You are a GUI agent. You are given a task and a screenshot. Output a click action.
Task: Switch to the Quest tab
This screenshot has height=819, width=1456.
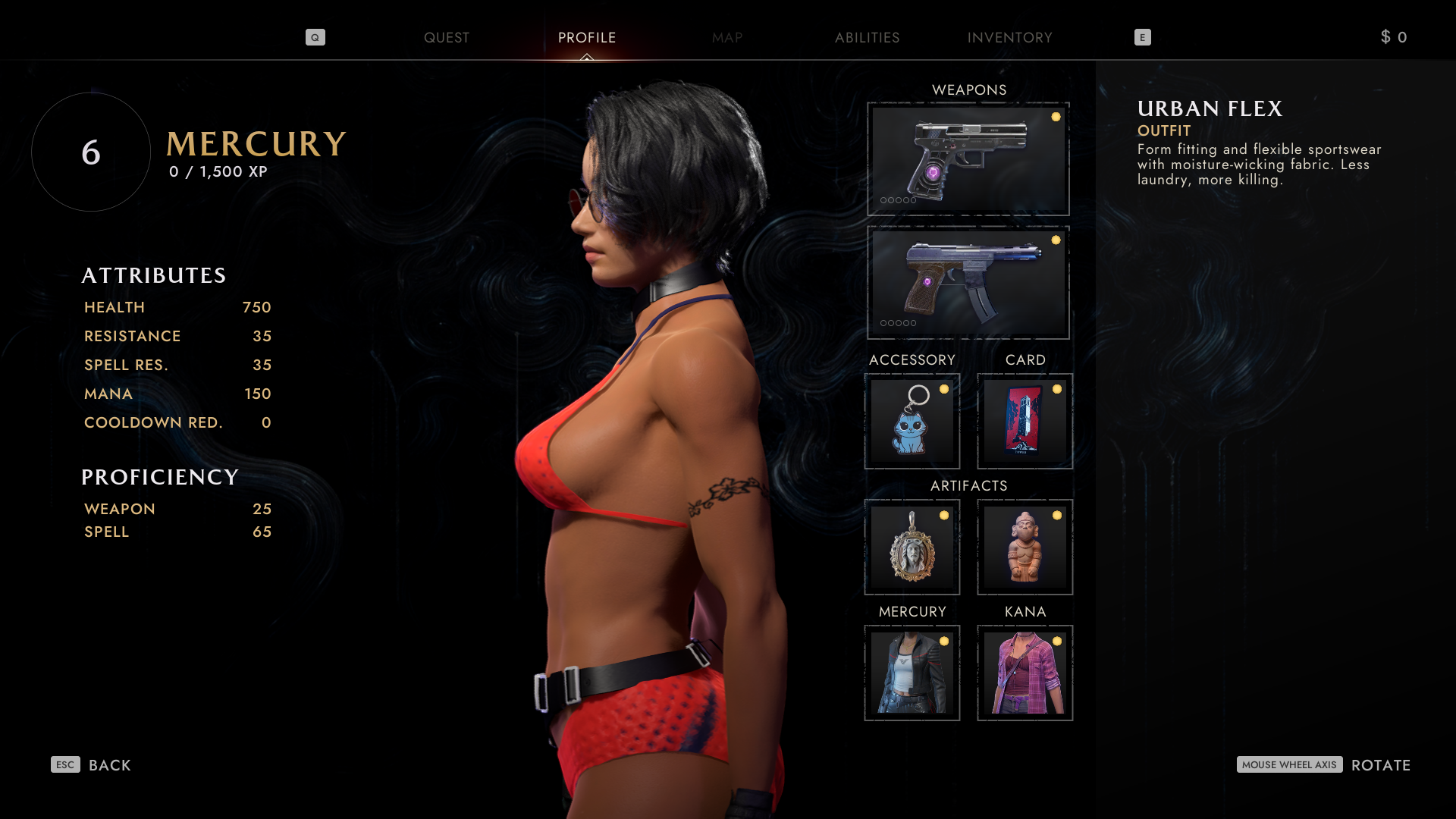[446, 37]
